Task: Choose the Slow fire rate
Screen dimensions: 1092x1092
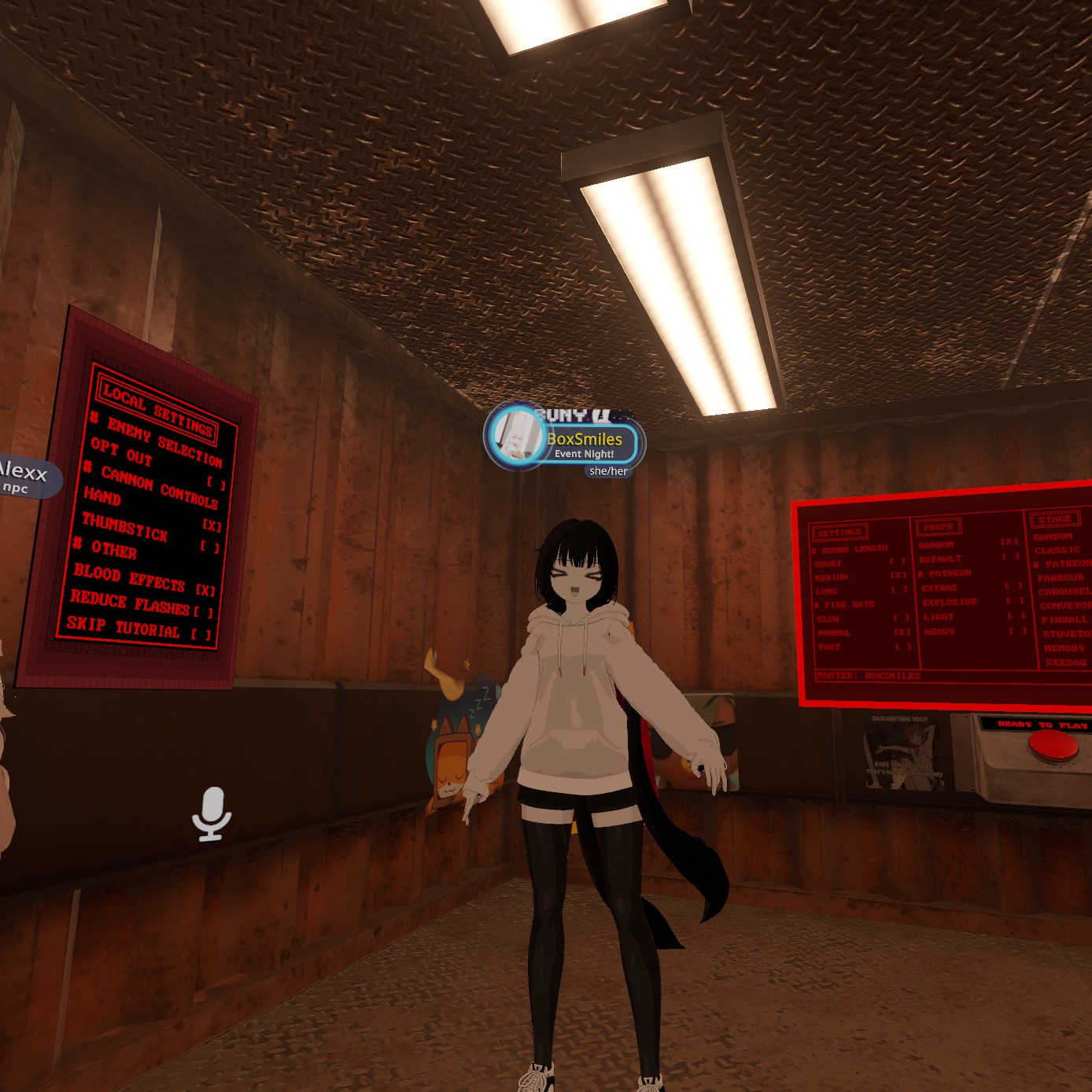Action: 900,618
